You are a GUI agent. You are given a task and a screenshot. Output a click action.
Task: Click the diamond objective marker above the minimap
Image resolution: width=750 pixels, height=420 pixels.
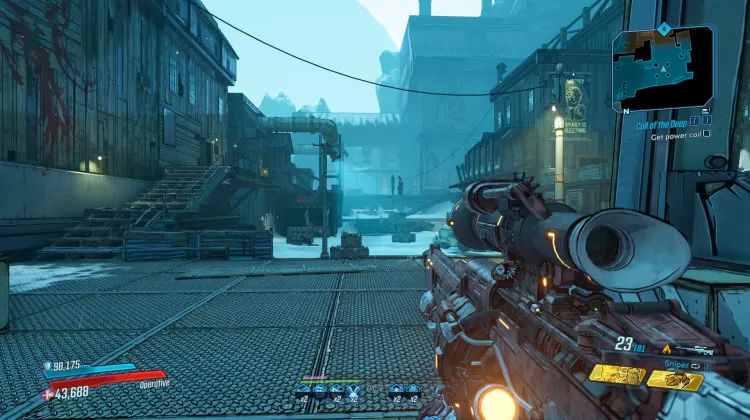(x=661, y=29)
